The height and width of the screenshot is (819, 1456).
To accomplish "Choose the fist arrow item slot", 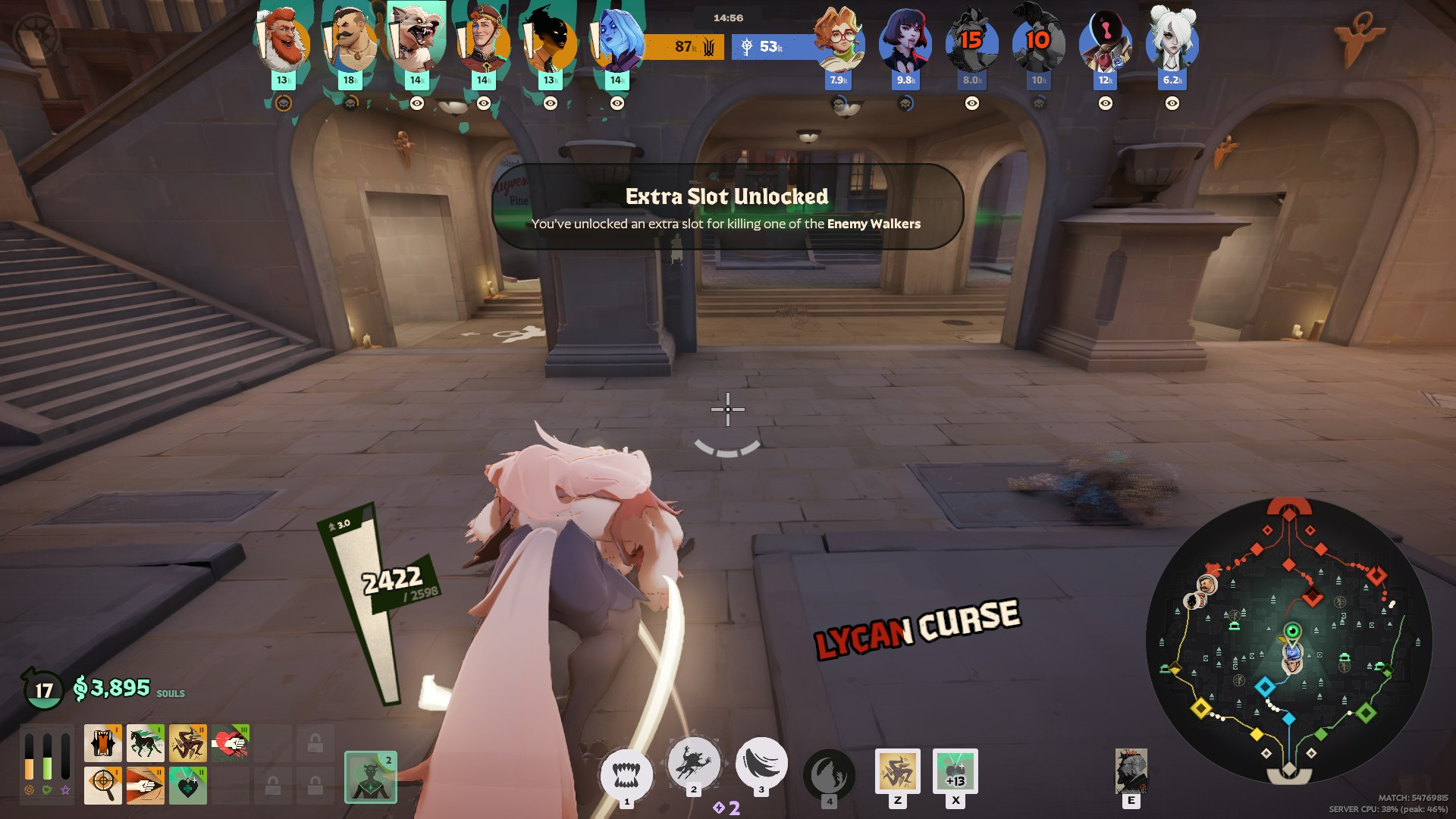I will pyautogui.click(x=146, y=785).
